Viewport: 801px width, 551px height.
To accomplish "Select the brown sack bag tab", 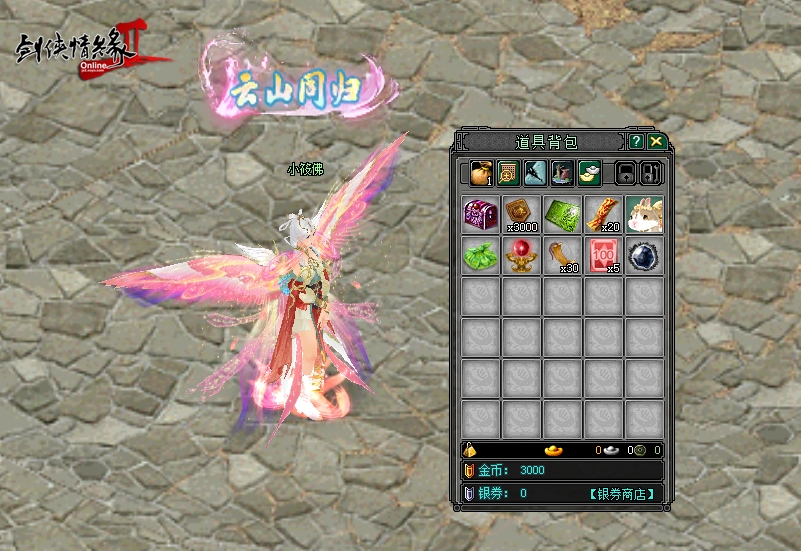I will [x=481, y=173].
